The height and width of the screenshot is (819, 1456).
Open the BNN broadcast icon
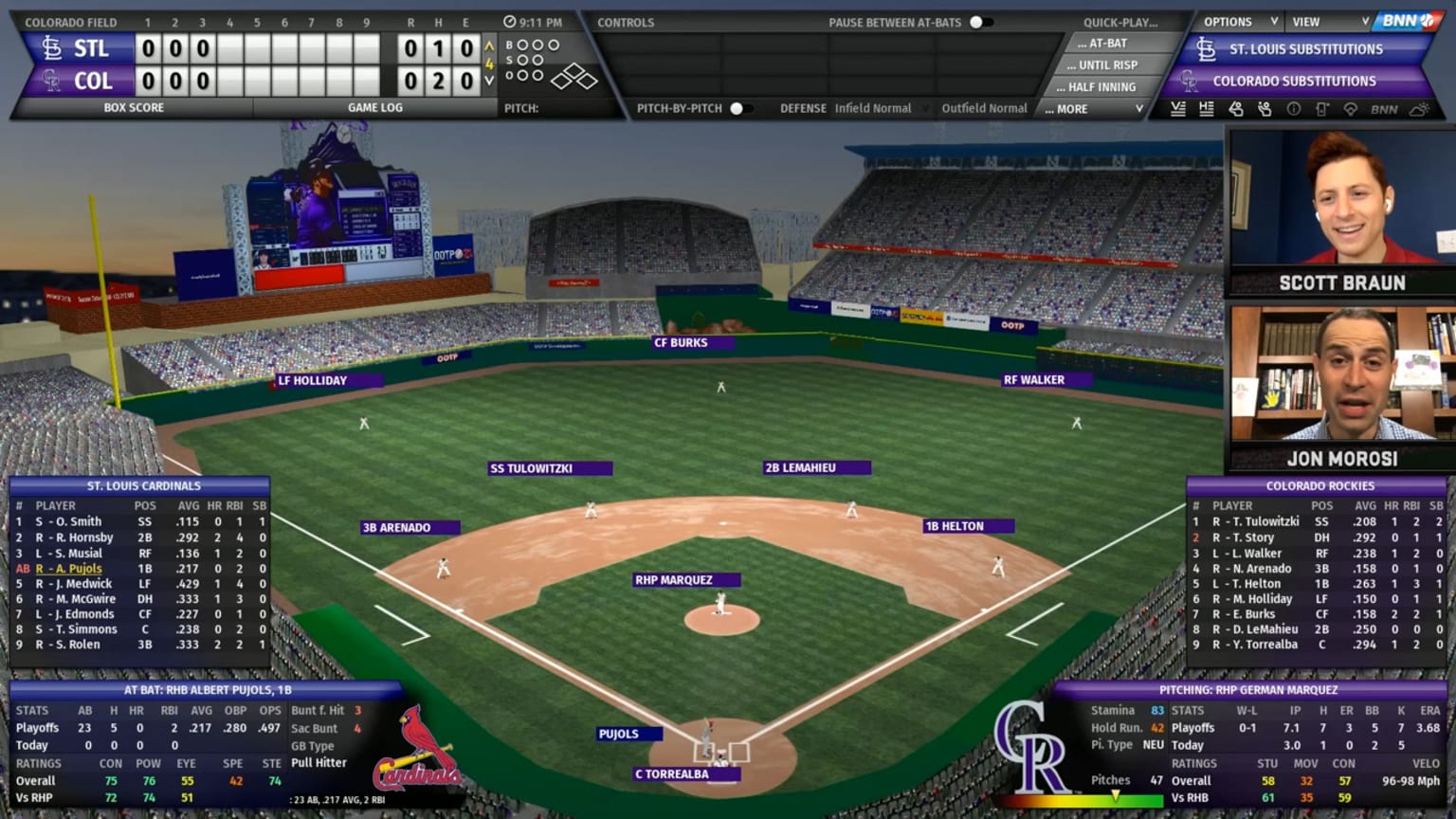[x=1384, y=110]
